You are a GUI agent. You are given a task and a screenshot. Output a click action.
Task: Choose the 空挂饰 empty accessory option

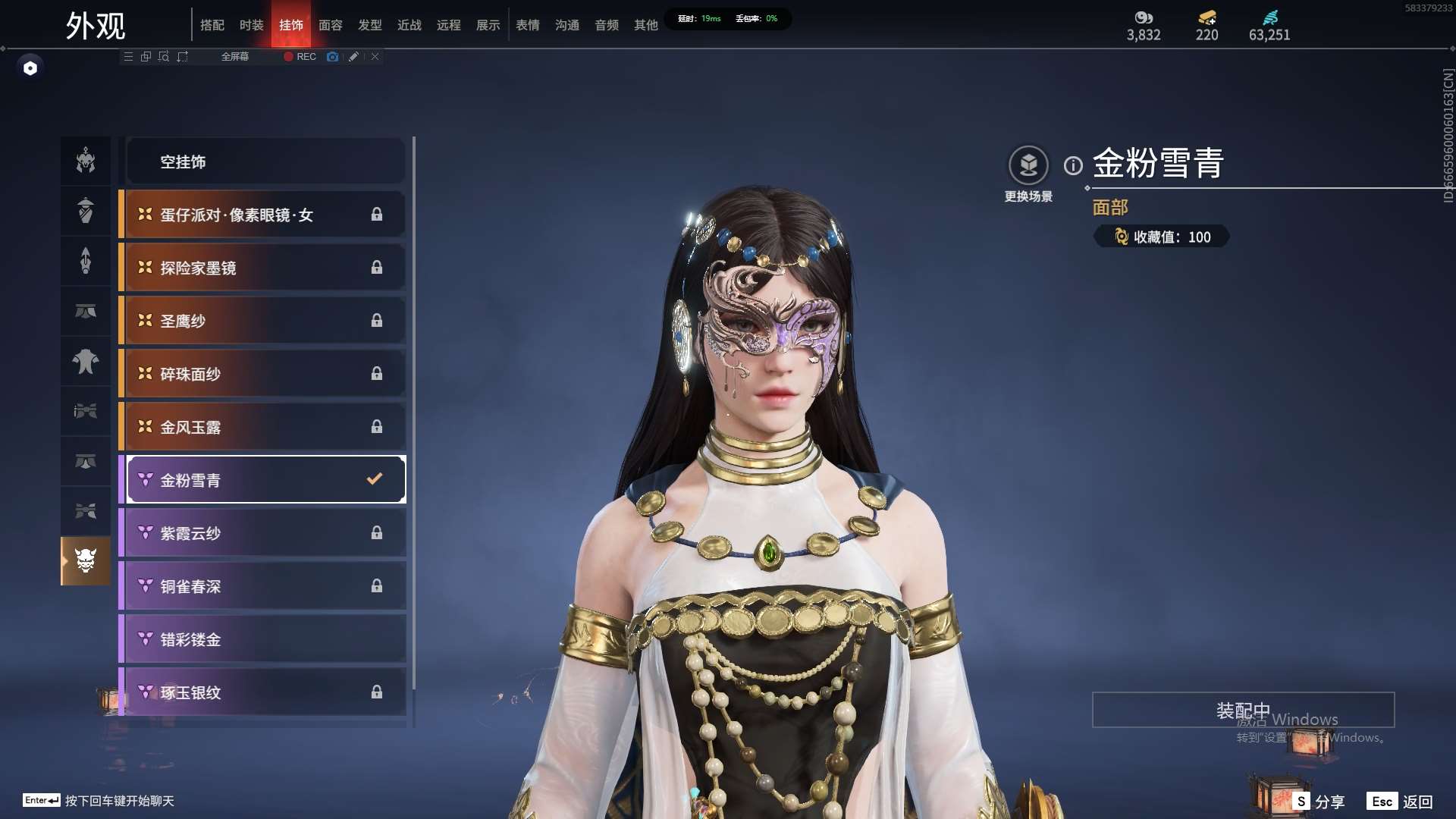click(x=265, y=162)
